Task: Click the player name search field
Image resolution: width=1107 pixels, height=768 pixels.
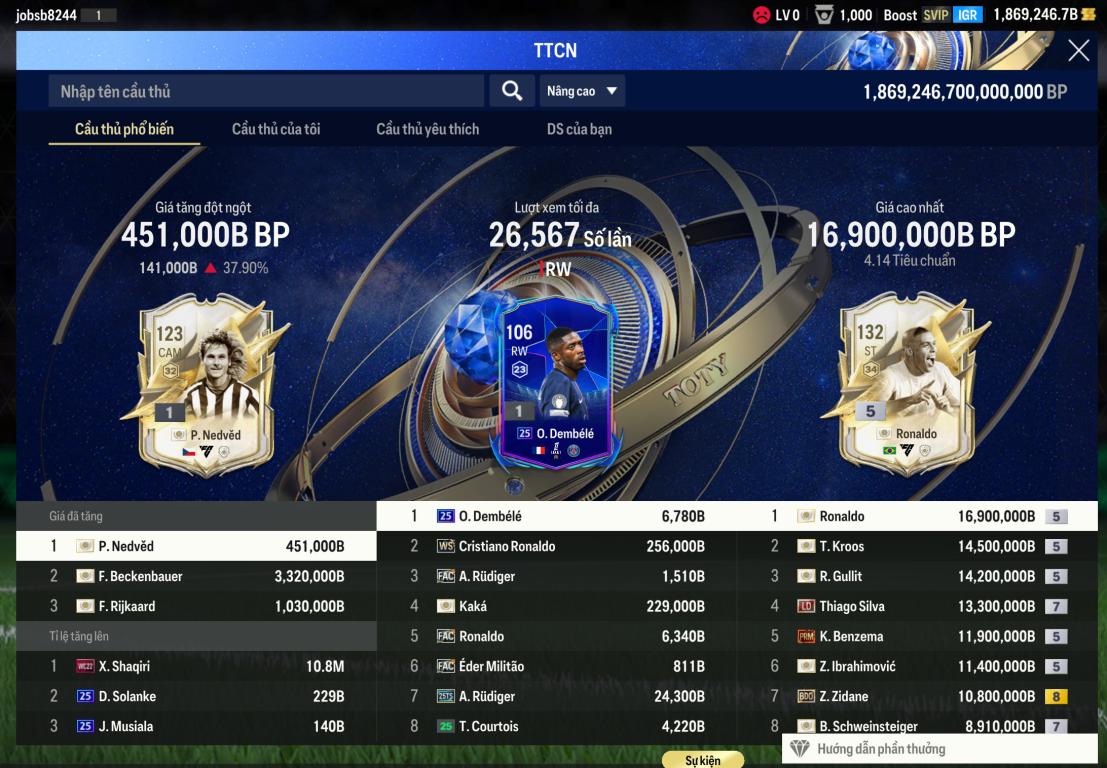Action: point(266,91)
